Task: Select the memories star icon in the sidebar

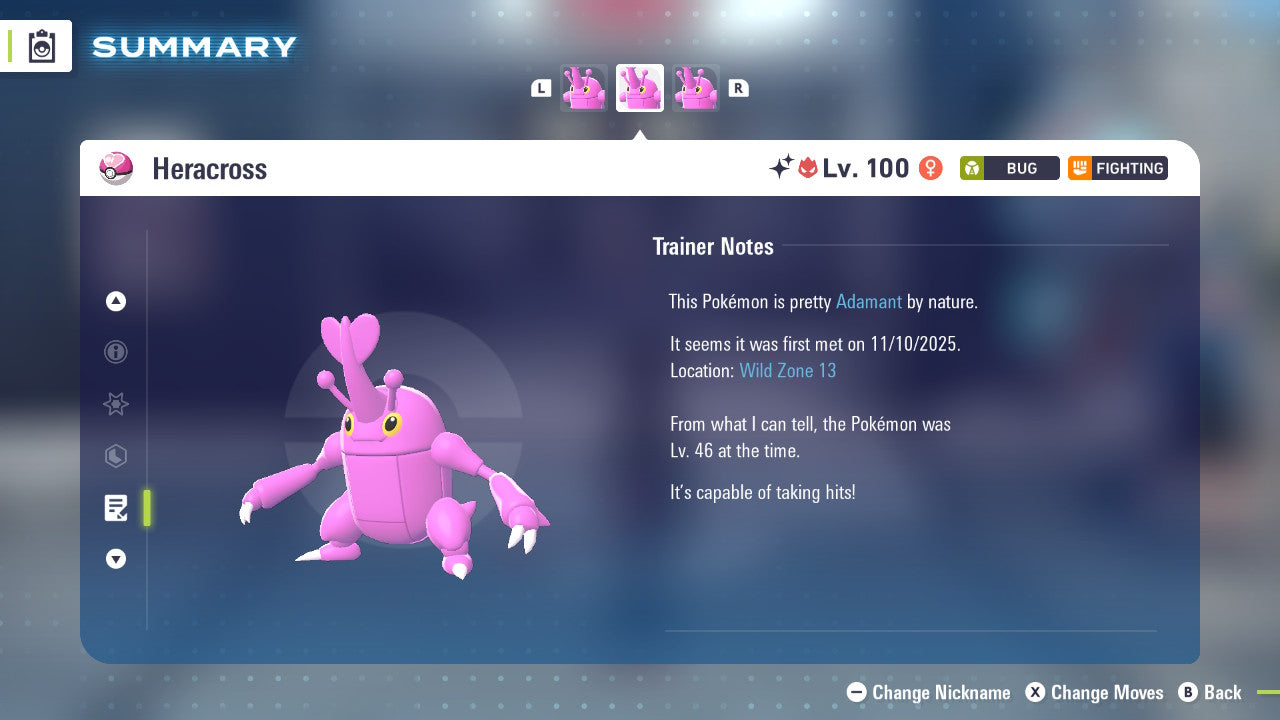Action: point(116,405)
